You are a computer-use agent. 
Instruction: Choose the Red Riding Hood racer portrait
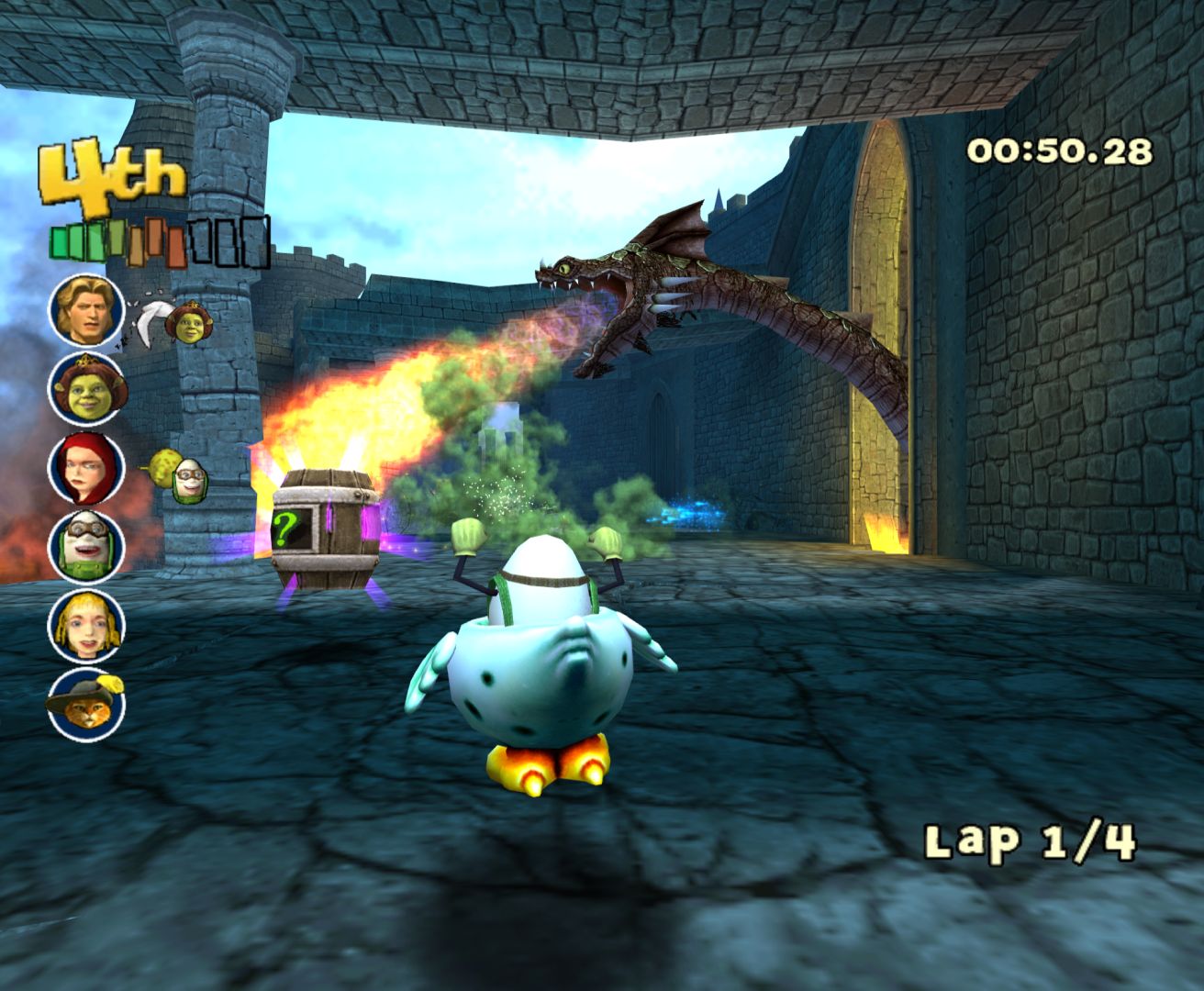(x=86, y=467)
